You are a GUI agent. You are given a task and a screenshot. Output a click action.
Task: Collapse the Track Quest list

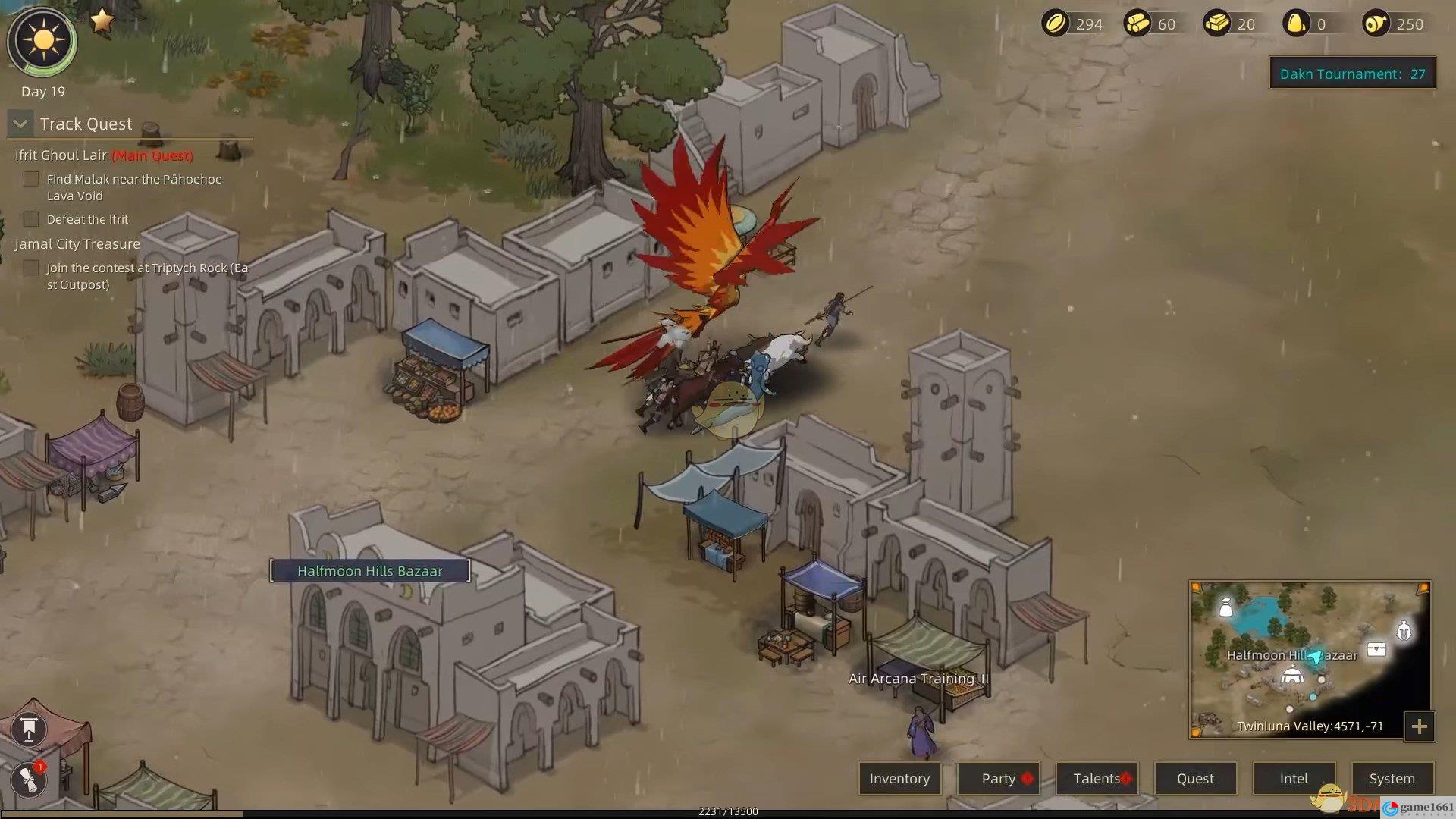[x=20, y=124]
